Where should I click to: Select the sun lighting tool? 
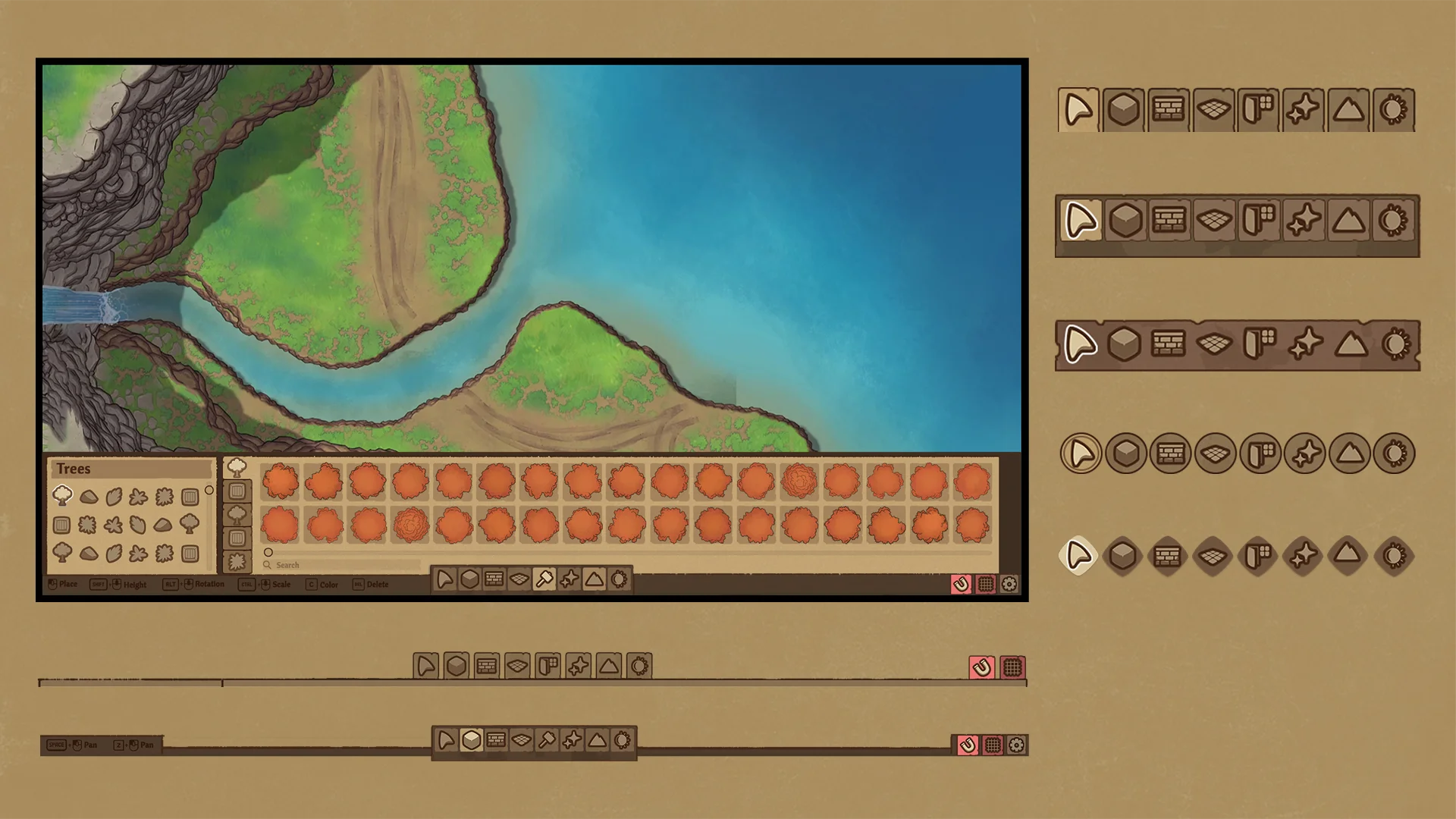pyautogui.click(x=618, y=579)
